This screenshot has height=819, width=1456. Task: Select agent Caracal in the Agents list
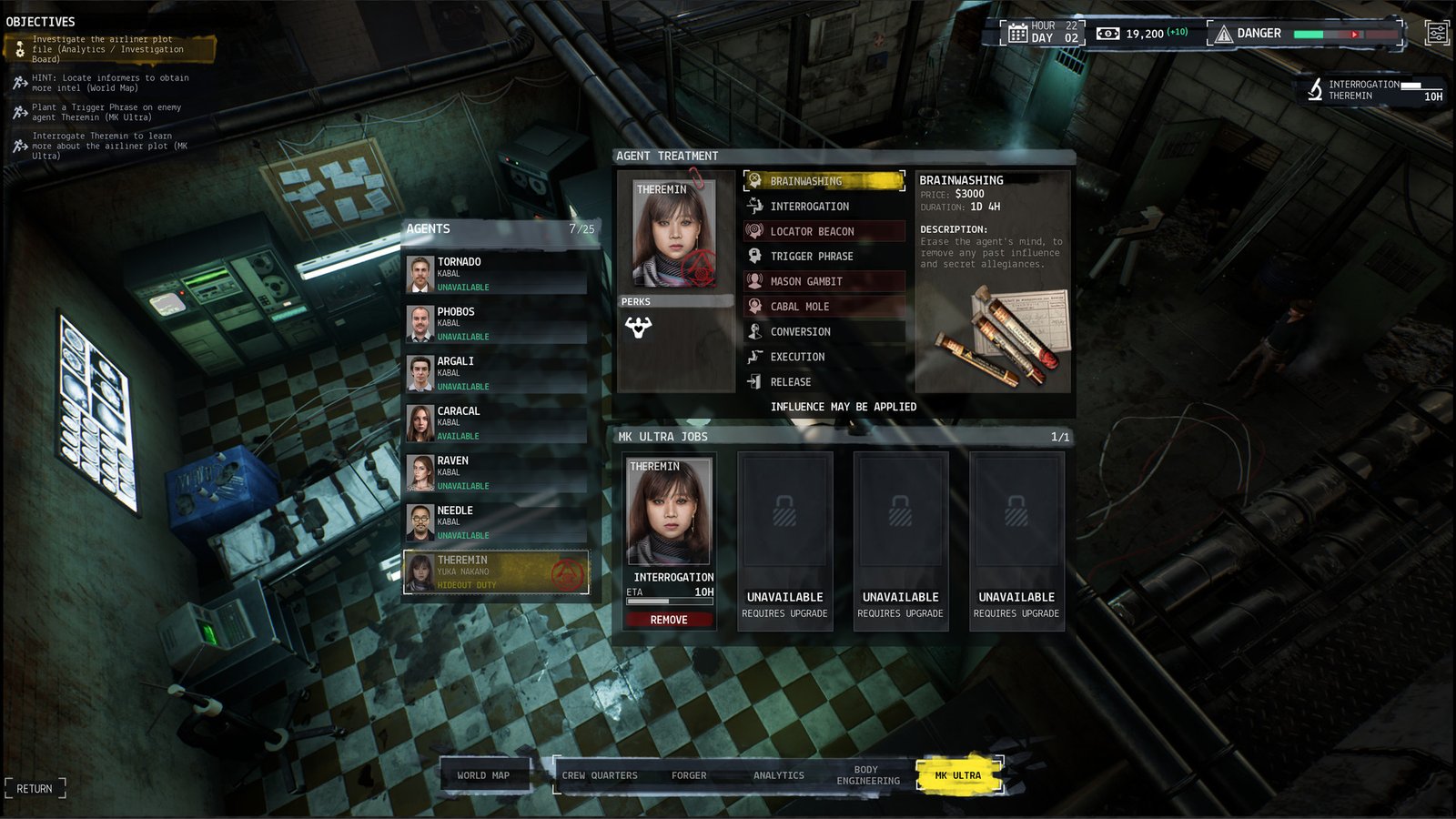496,422
